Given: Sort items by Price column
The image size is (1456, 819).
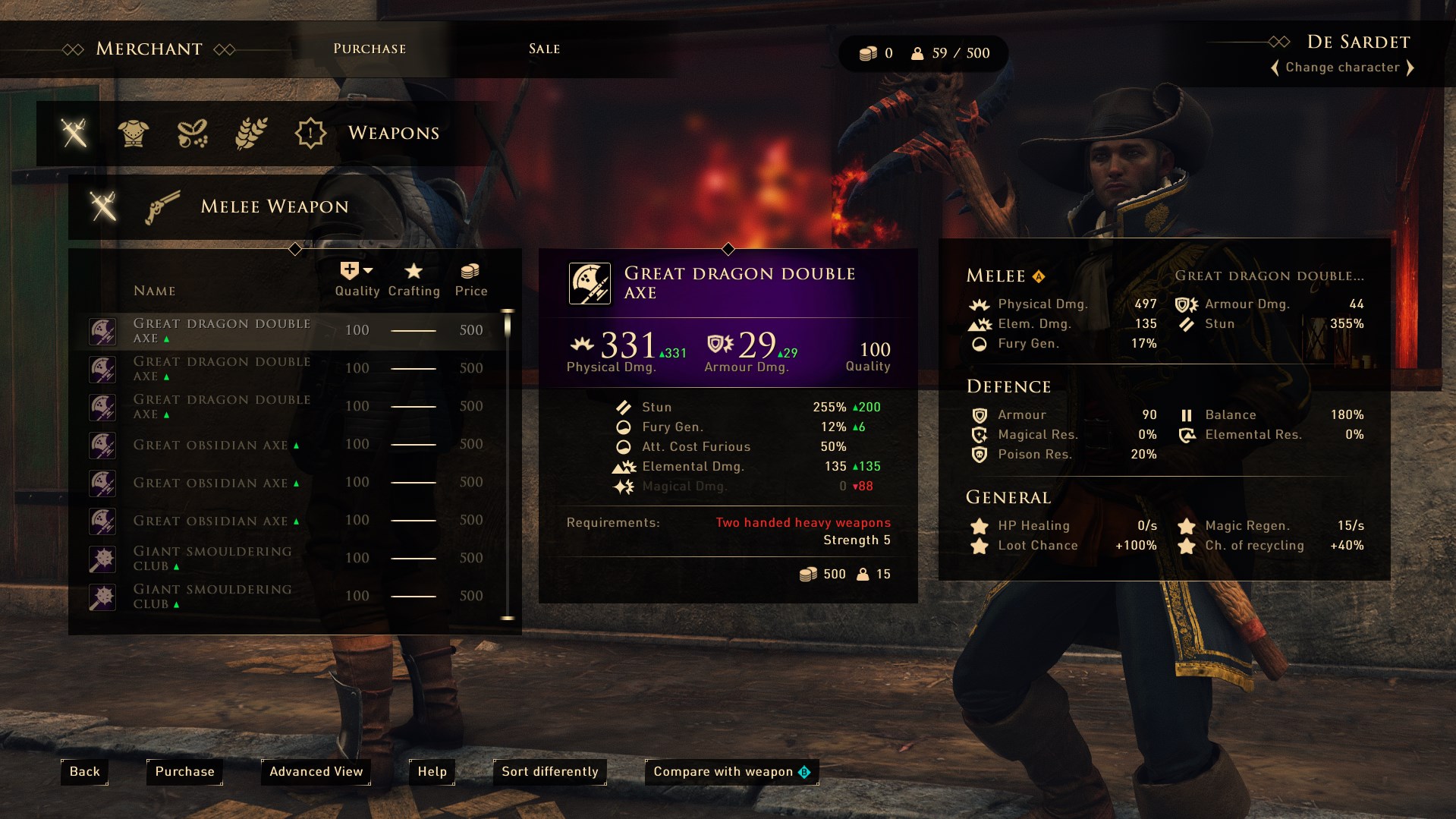Looking at the screenshot, I should 470,279.
